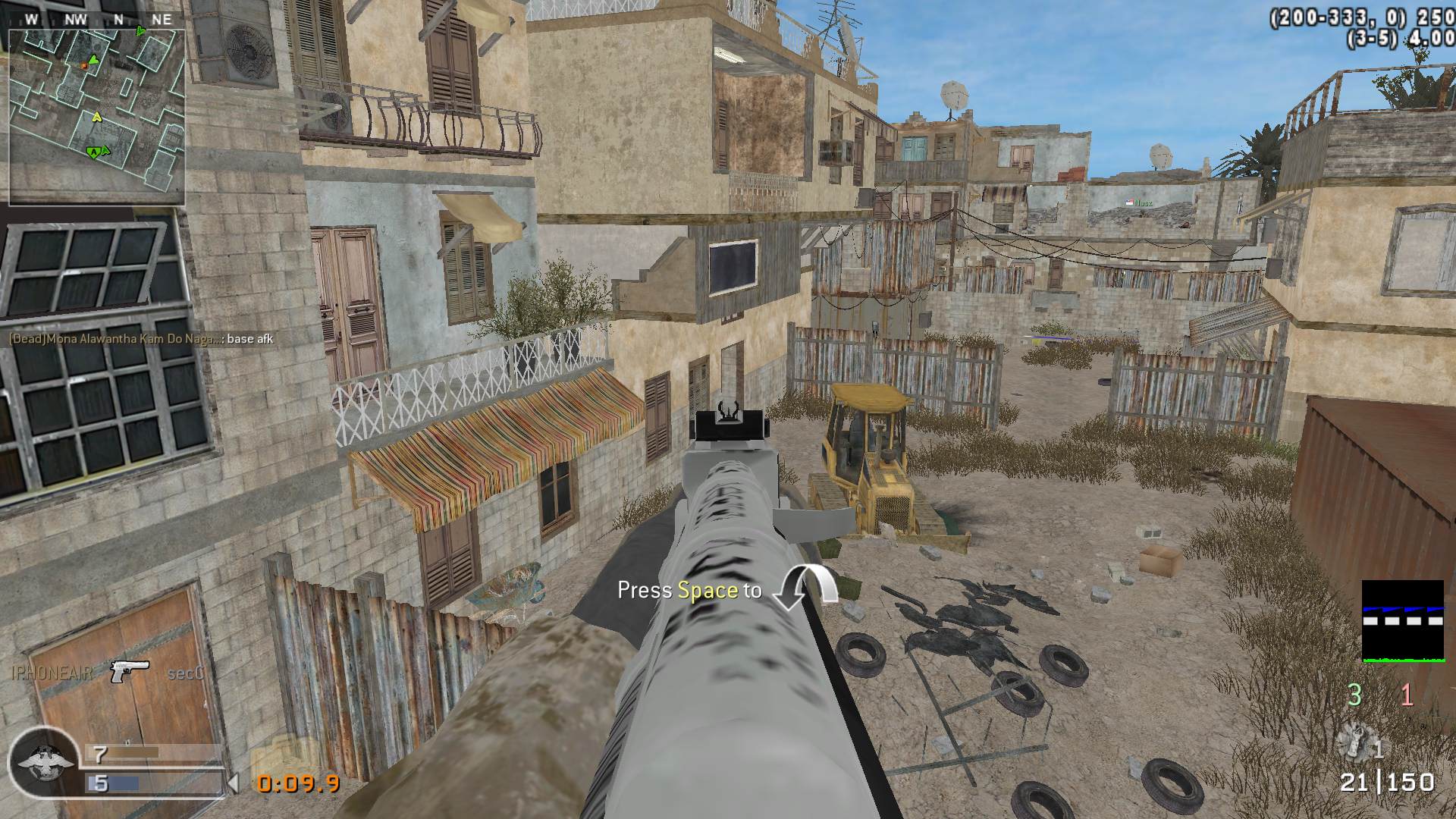The height and width of the screenshot is (819, 1456).
Task: Select the pistol icon in the kill feed
Action: 129,671
